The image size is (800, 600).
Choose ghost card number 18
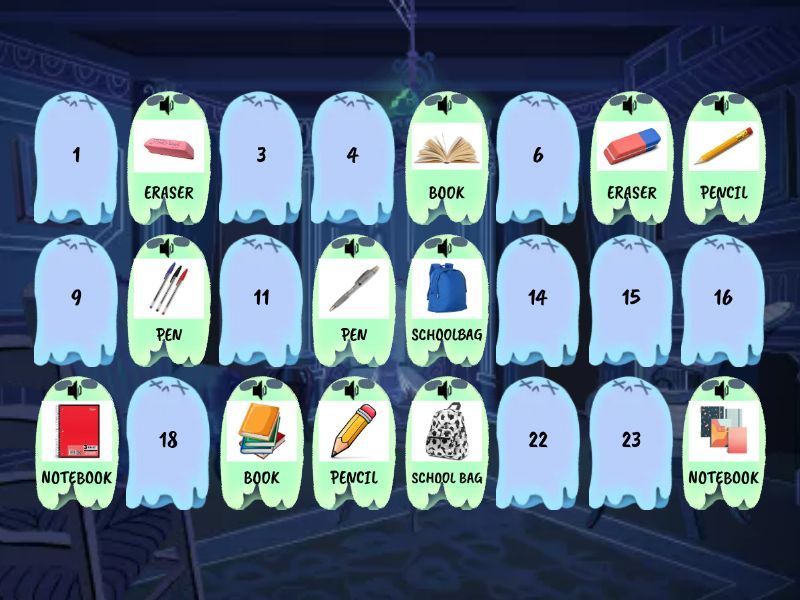pyautogui.click(x=169, y=440)
